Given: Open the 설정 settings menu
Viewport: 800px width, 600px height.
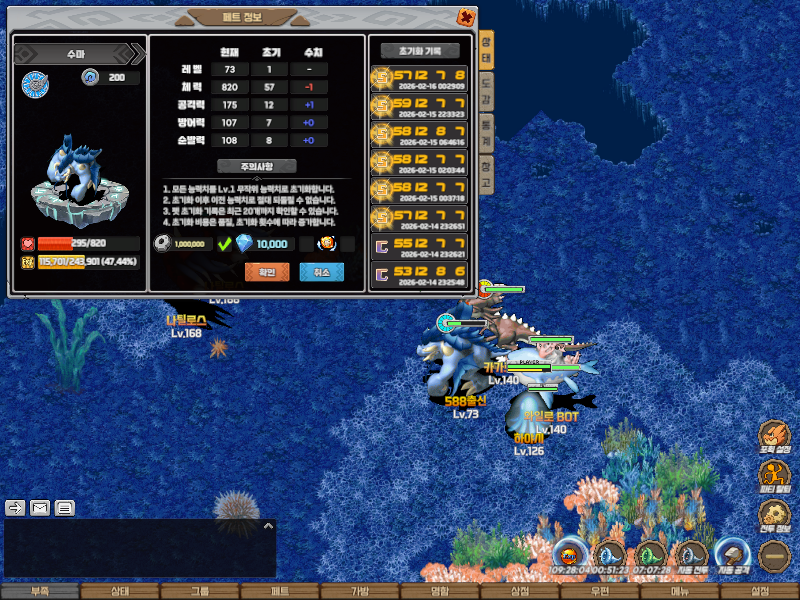Looking at the screenshot, I should (759, 591).
